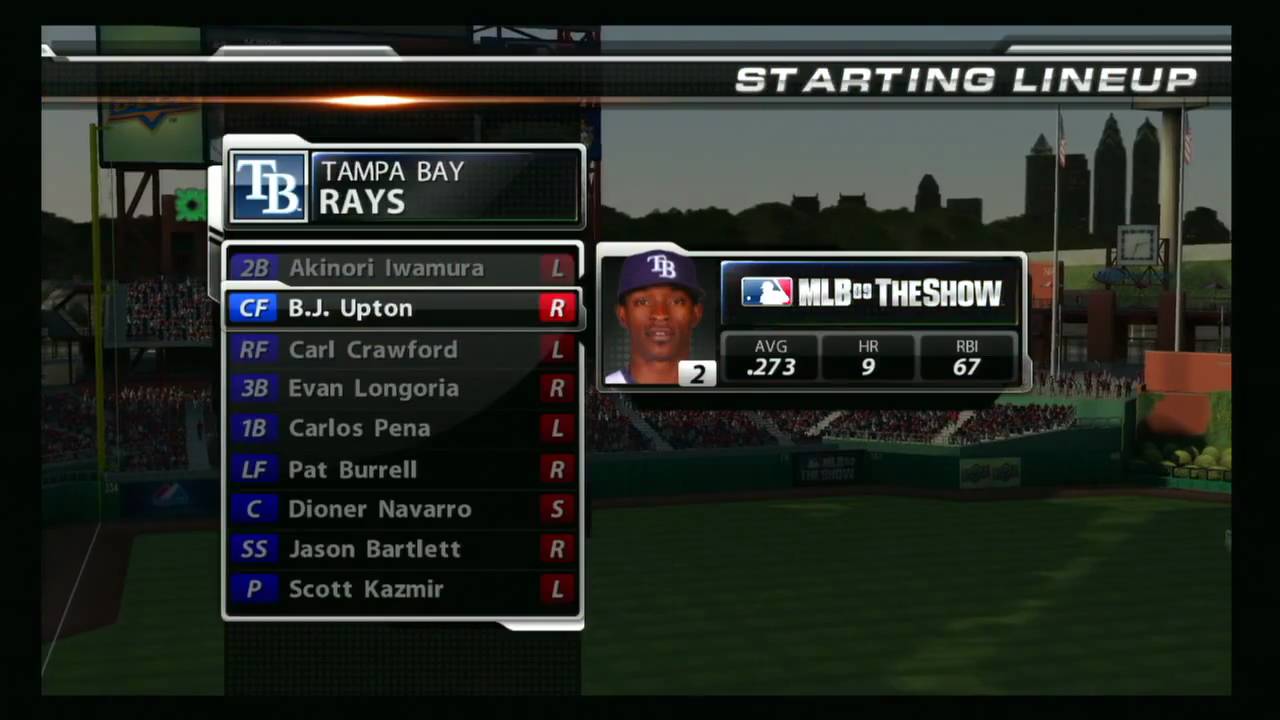Select pitcher Scott Kazmir in the lineup
Viewport: 1280px width, 720px height.
point(366,589)
